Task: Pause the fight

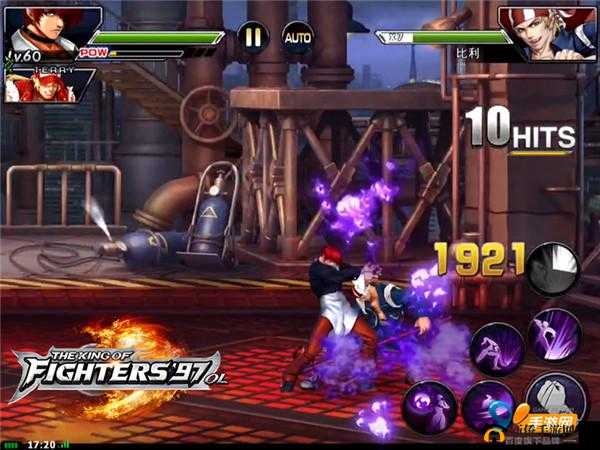Action: 252,38
